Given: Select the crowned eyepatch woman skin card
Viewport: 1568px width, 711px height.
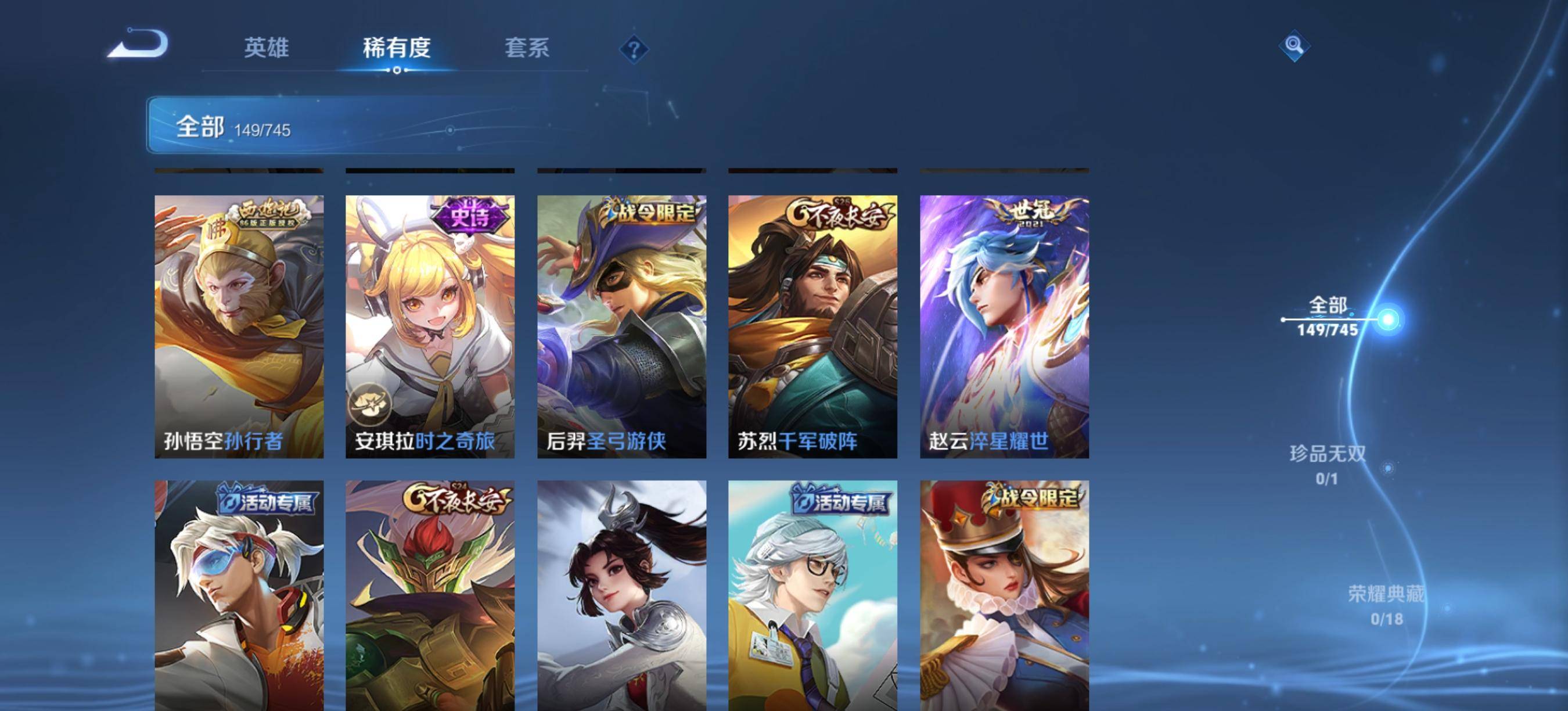Looking at the screenshot, I should [x=1004, y=595].
